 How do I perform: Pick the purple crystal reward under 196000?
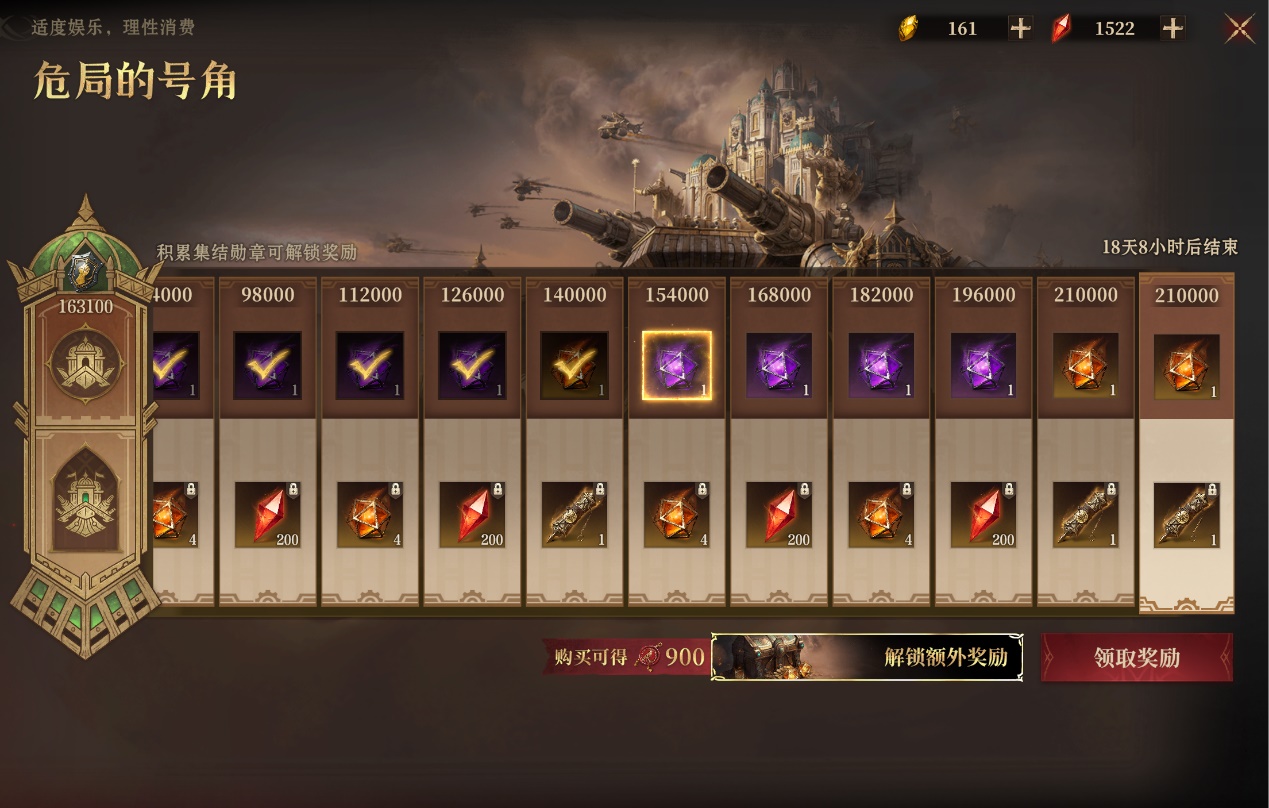tap(983, 365)
